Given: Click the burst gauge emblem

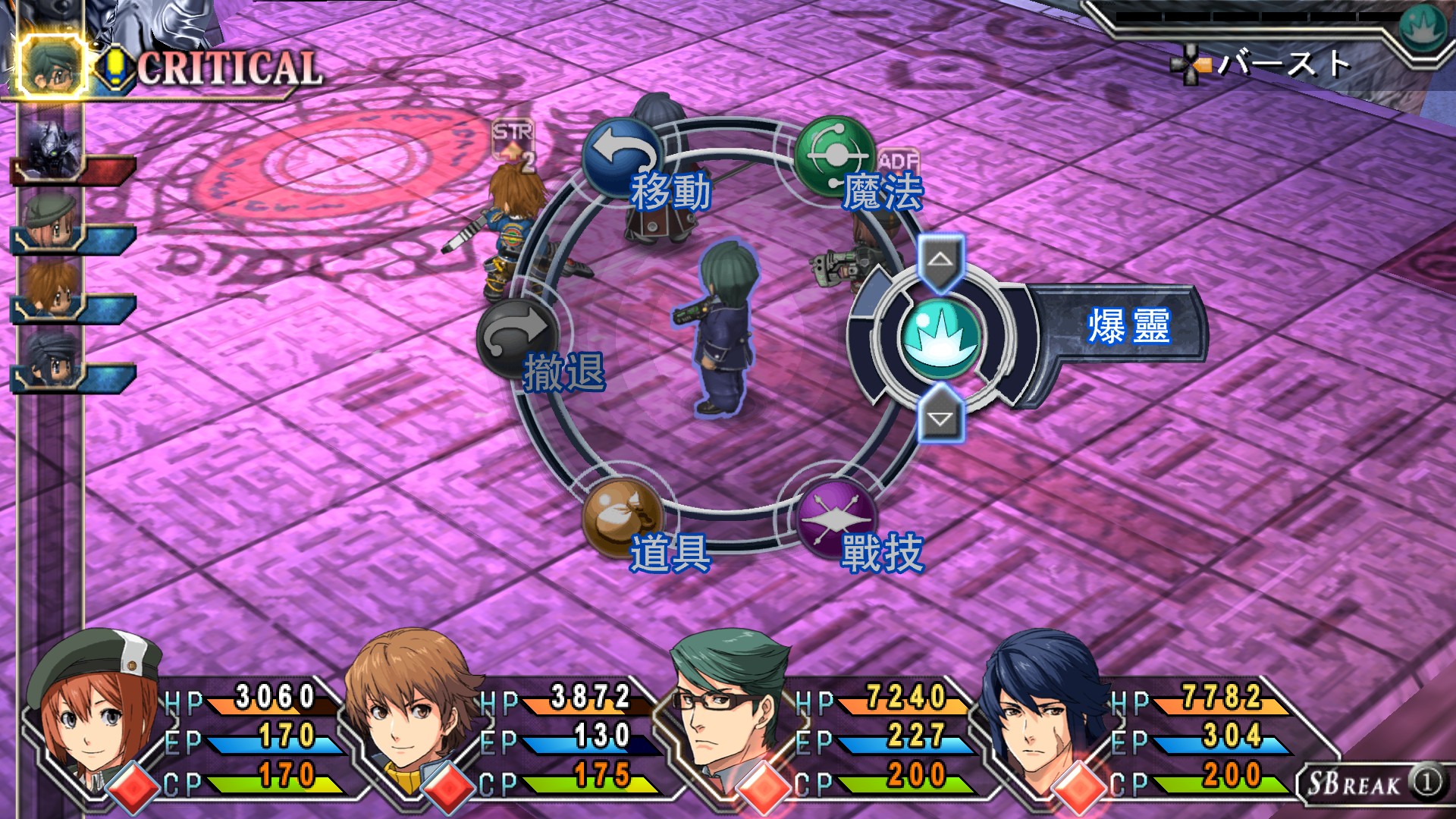Looking at the screenshot, I should (x=1423, y=29).
